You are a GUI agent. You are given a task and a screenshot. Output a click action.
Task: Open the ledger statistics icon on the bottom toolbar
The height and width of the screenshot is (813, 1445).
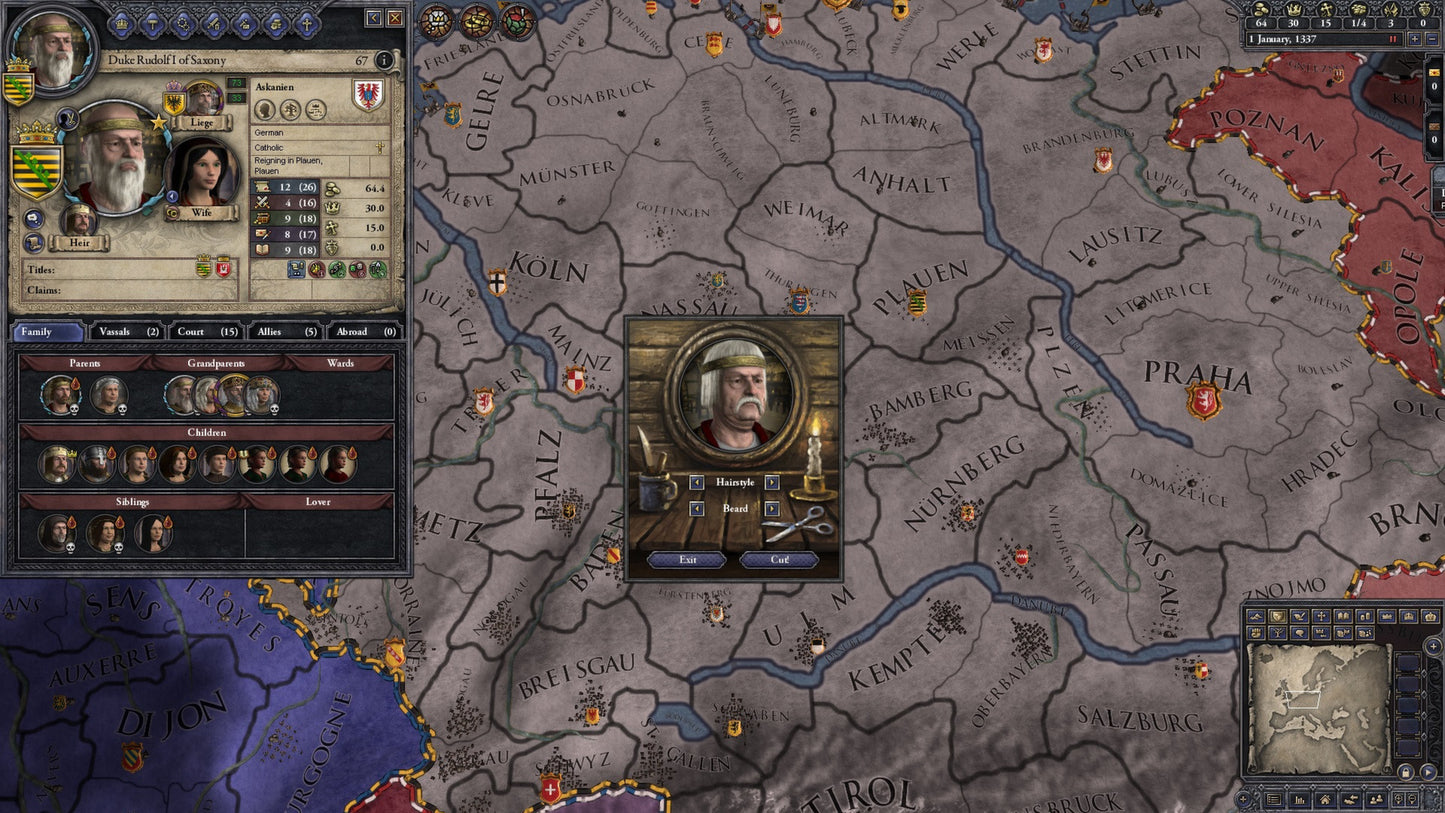pos(1298,800)
